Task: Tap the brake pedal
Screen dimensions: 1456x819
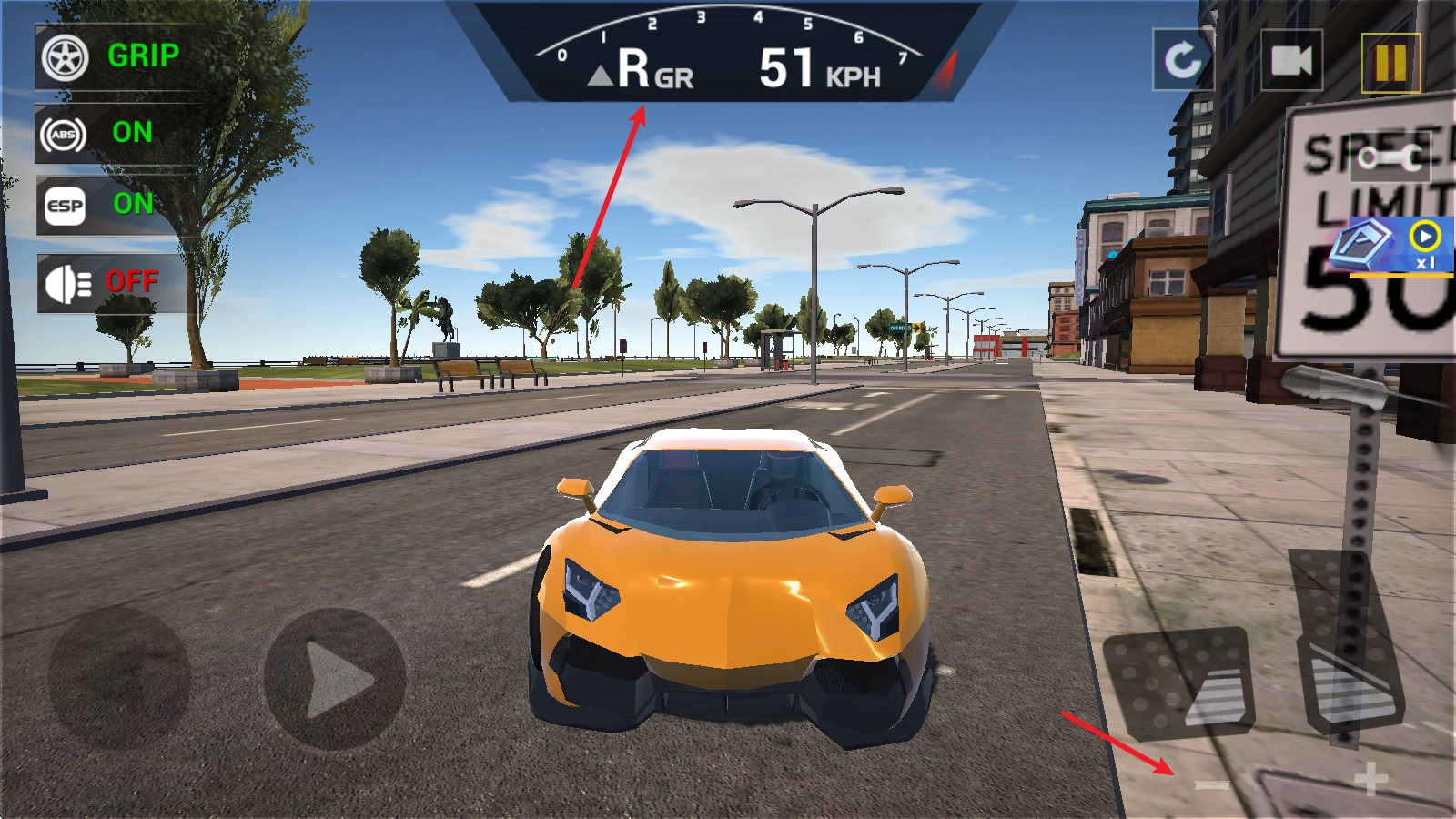Action: [1178, 681]
